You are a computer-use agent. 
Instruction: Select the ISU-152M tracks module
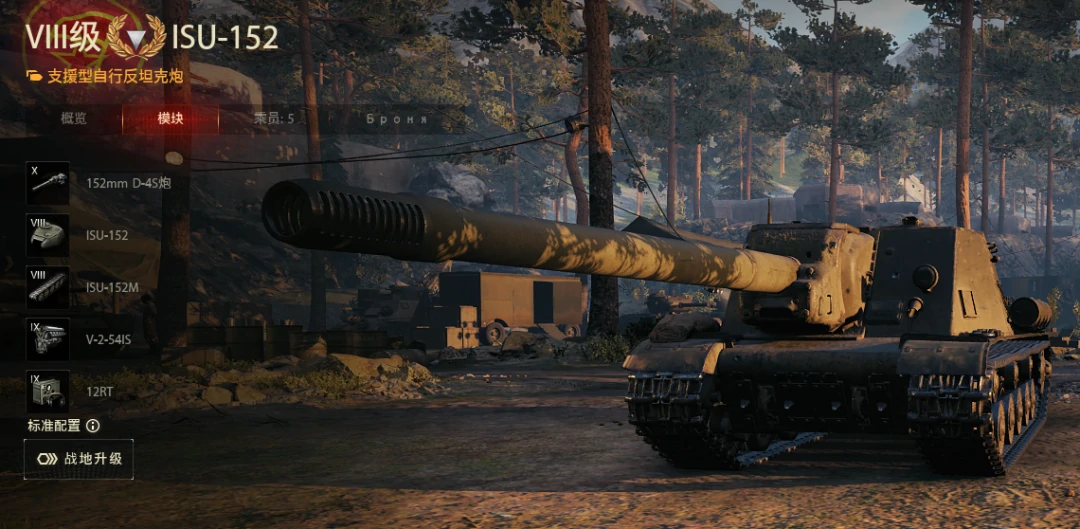(x=48, y=287)
